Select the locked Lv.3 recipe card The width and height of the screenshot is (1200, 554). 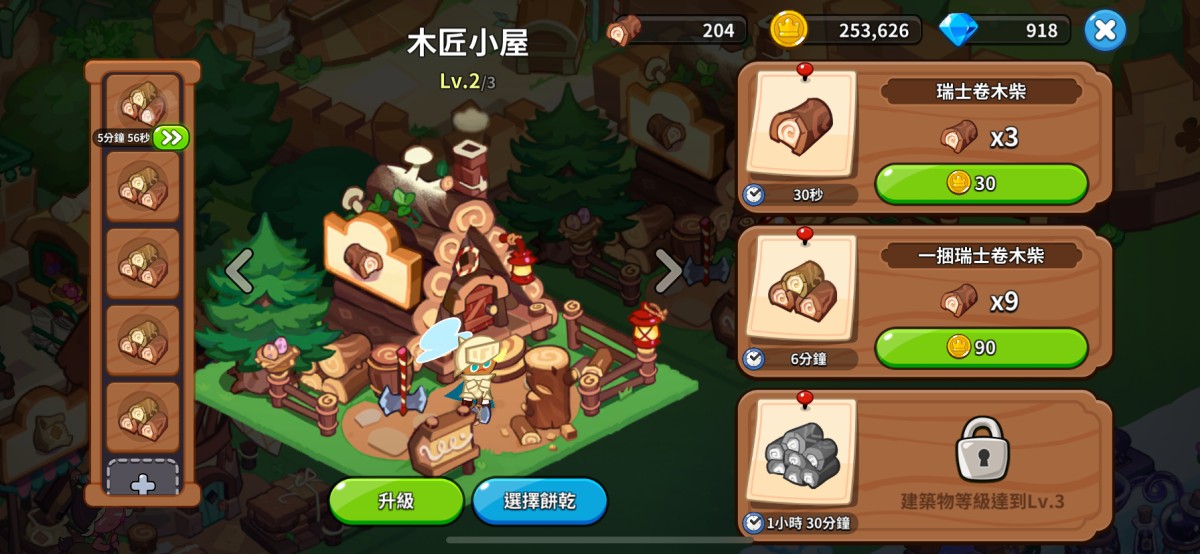(x=924, y=460)
